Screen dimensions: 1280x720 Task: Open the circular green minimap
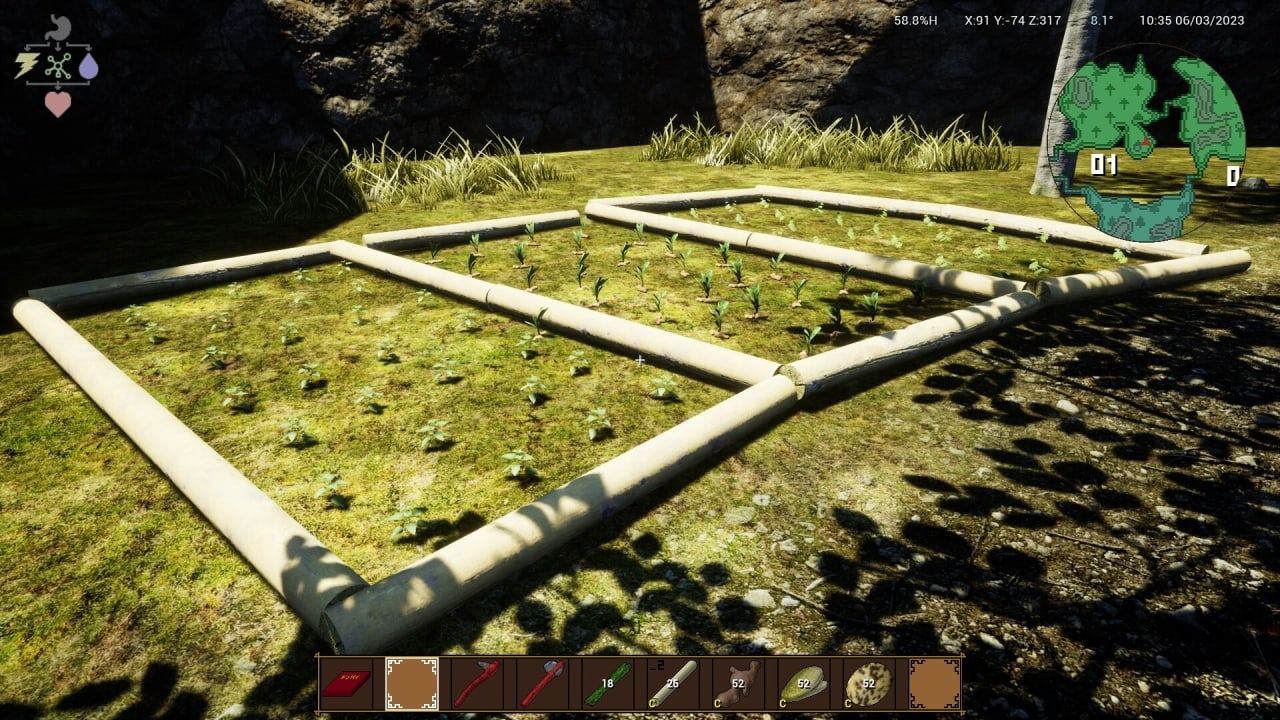(1146, 142)
